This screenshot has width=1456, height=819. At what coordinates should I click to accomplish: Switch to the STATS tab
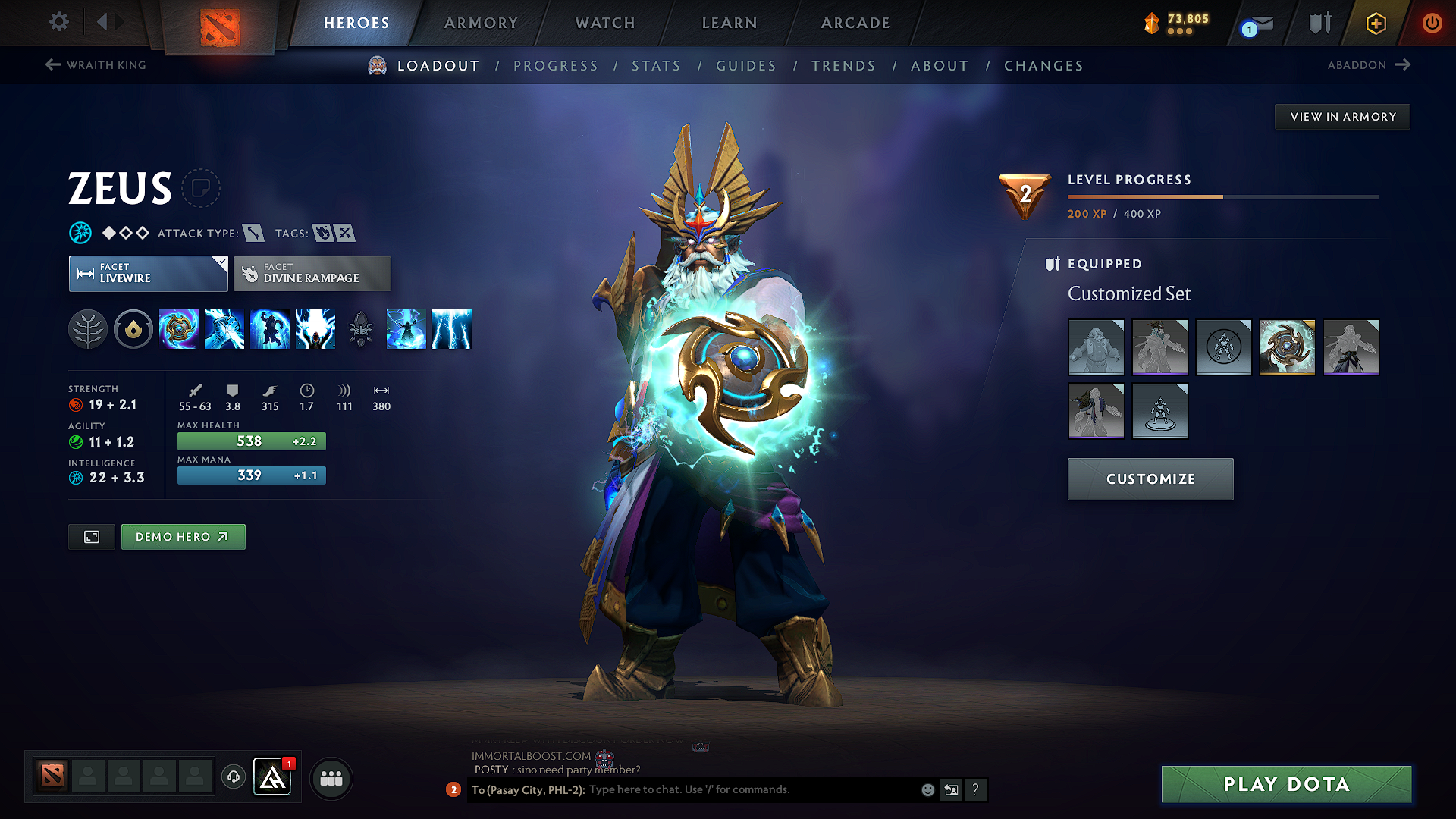coord(656,65)
